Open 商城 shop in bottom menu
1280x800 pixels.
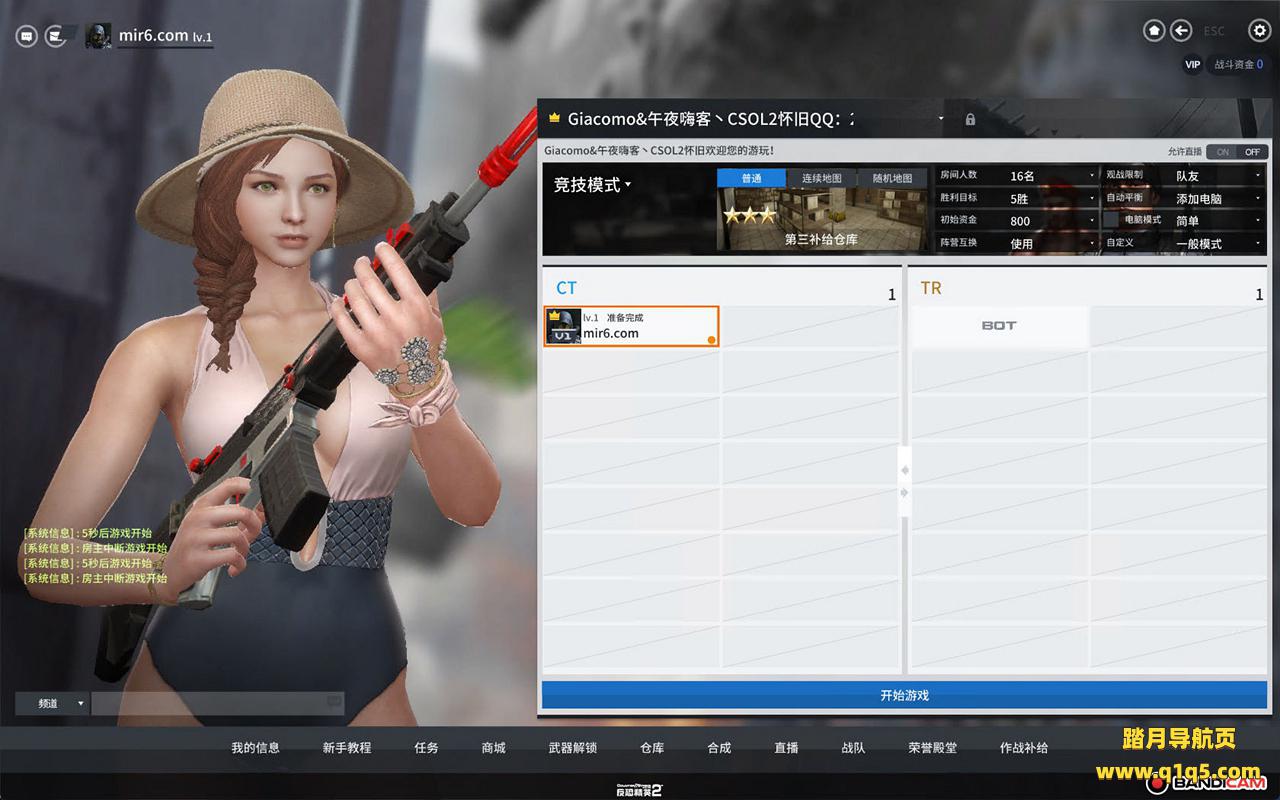493,748
